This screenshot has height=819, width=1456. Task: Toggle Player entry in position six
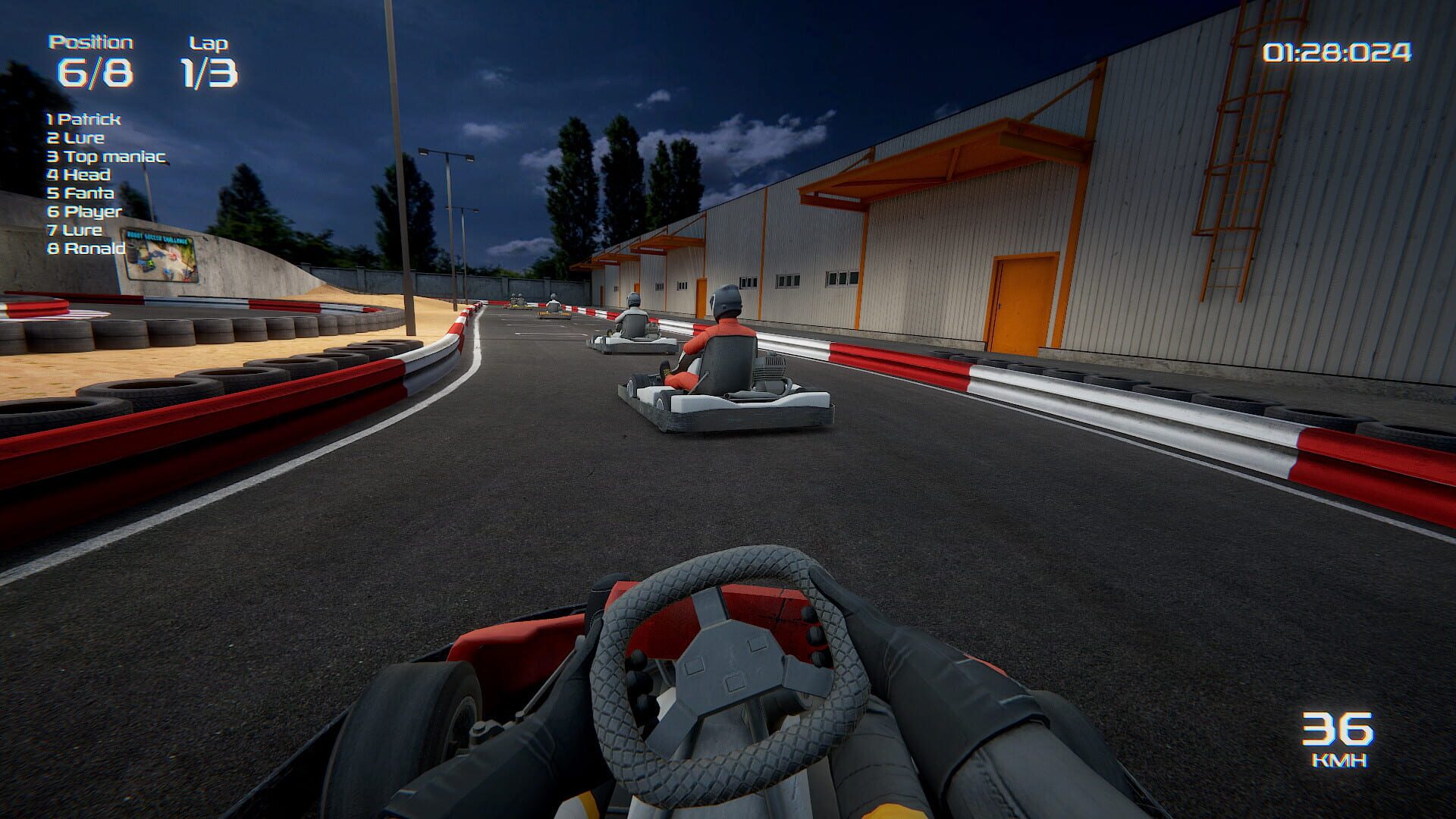[83, 212]
